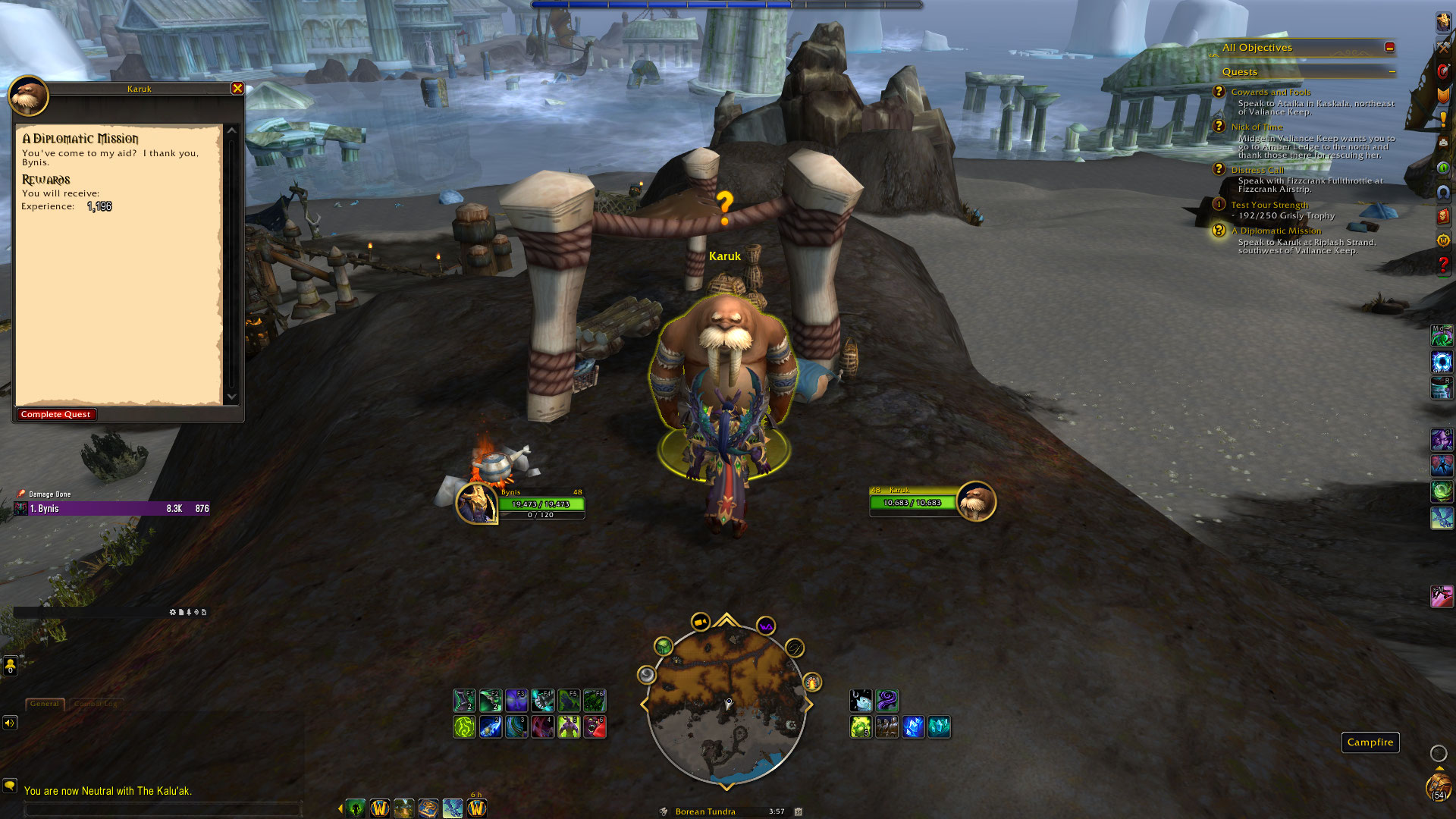The width and height of the screenshot is (1456, 819).
Task: Select Karuk's target portrait frame
Action: click(975, 501)
